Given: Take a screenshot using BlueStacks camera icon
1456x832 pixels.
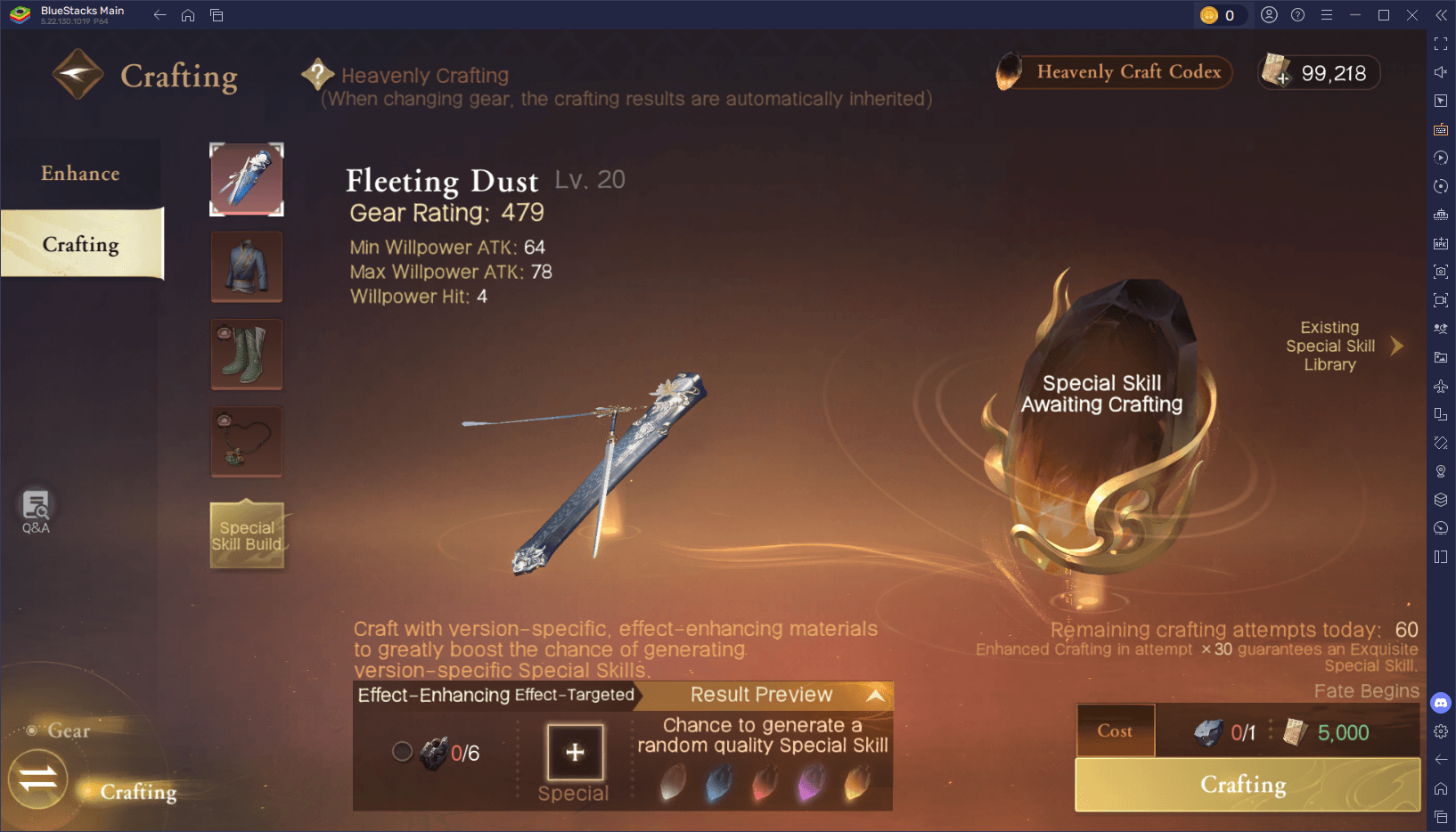Looking at the screenshot, I should (x=1441, y=272).
